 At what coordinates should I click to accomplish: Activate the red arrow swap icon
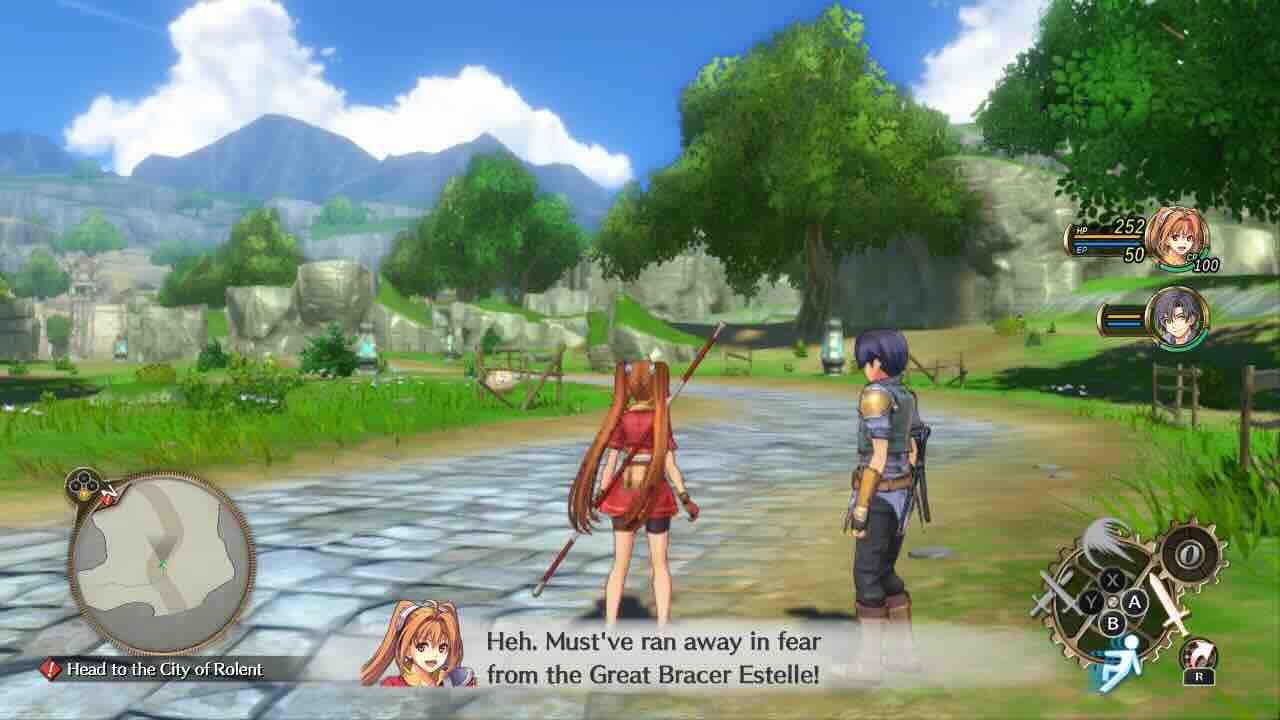1198,658
